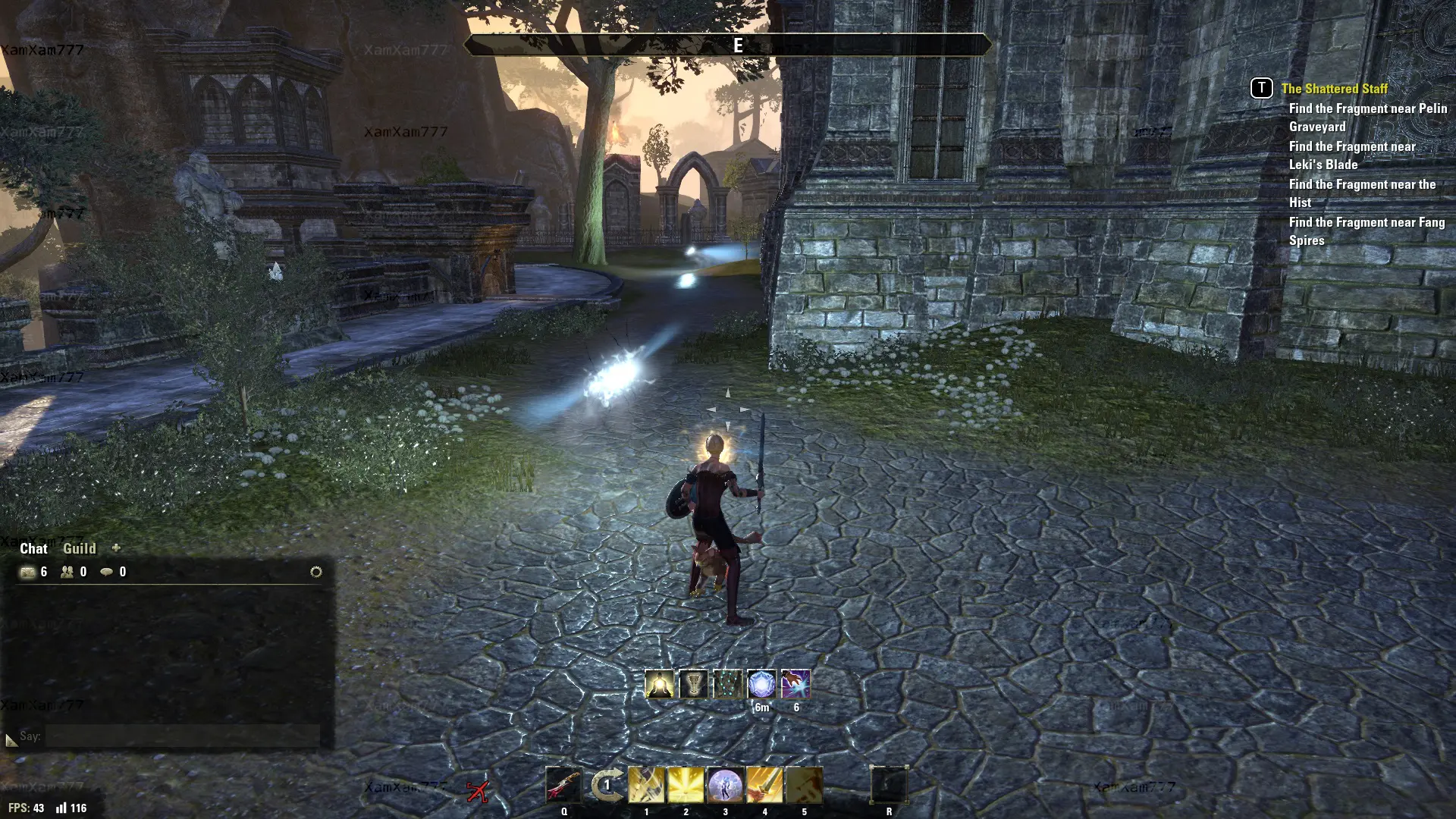Select the Chat tab
This screenshot has width=1456, height=819.
[33, 548]
